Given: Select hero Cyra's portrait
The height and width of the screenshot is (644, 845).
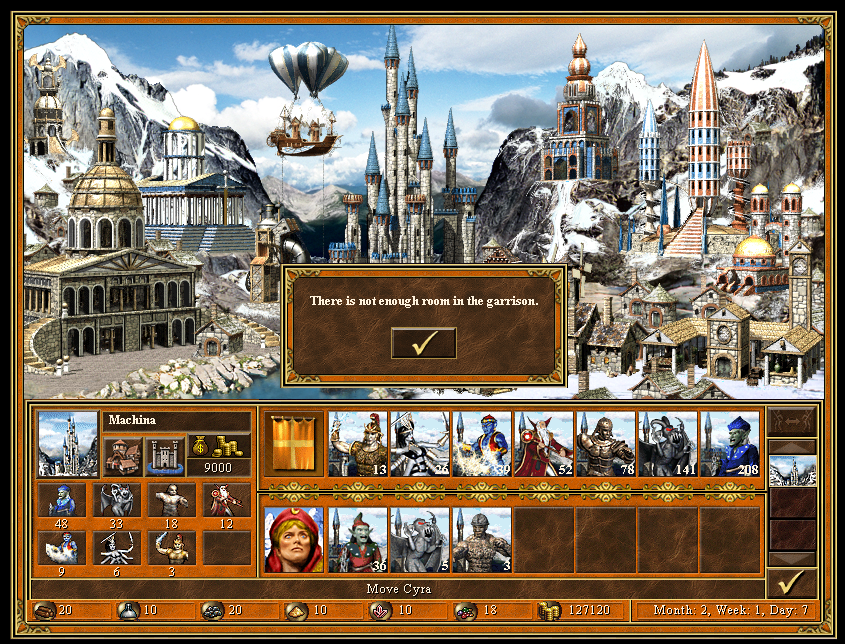Looking at the screenshot, I should tap(294, 540).
